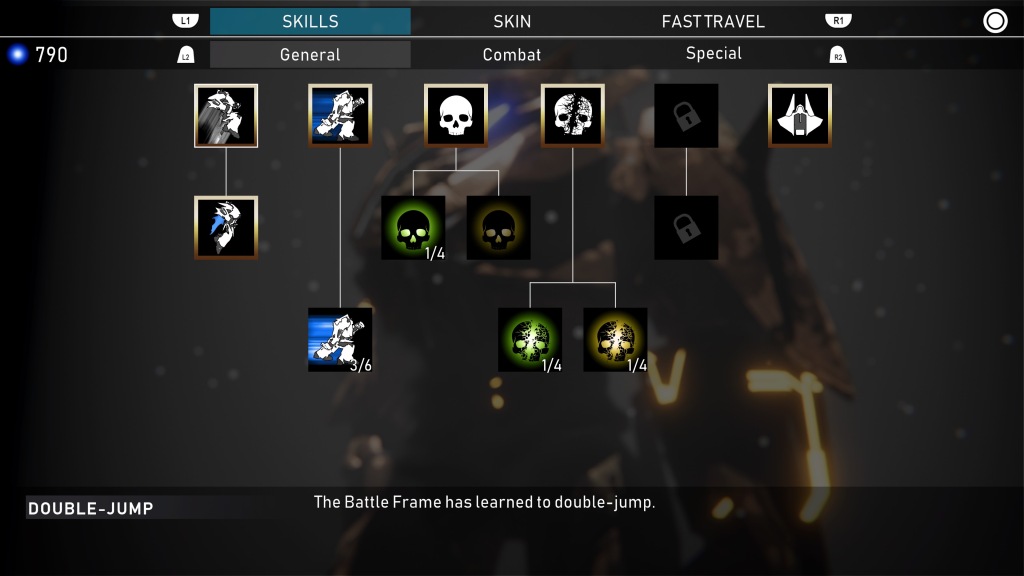
Task: Select the cracked white skull skill
Action: pos(573,116)
